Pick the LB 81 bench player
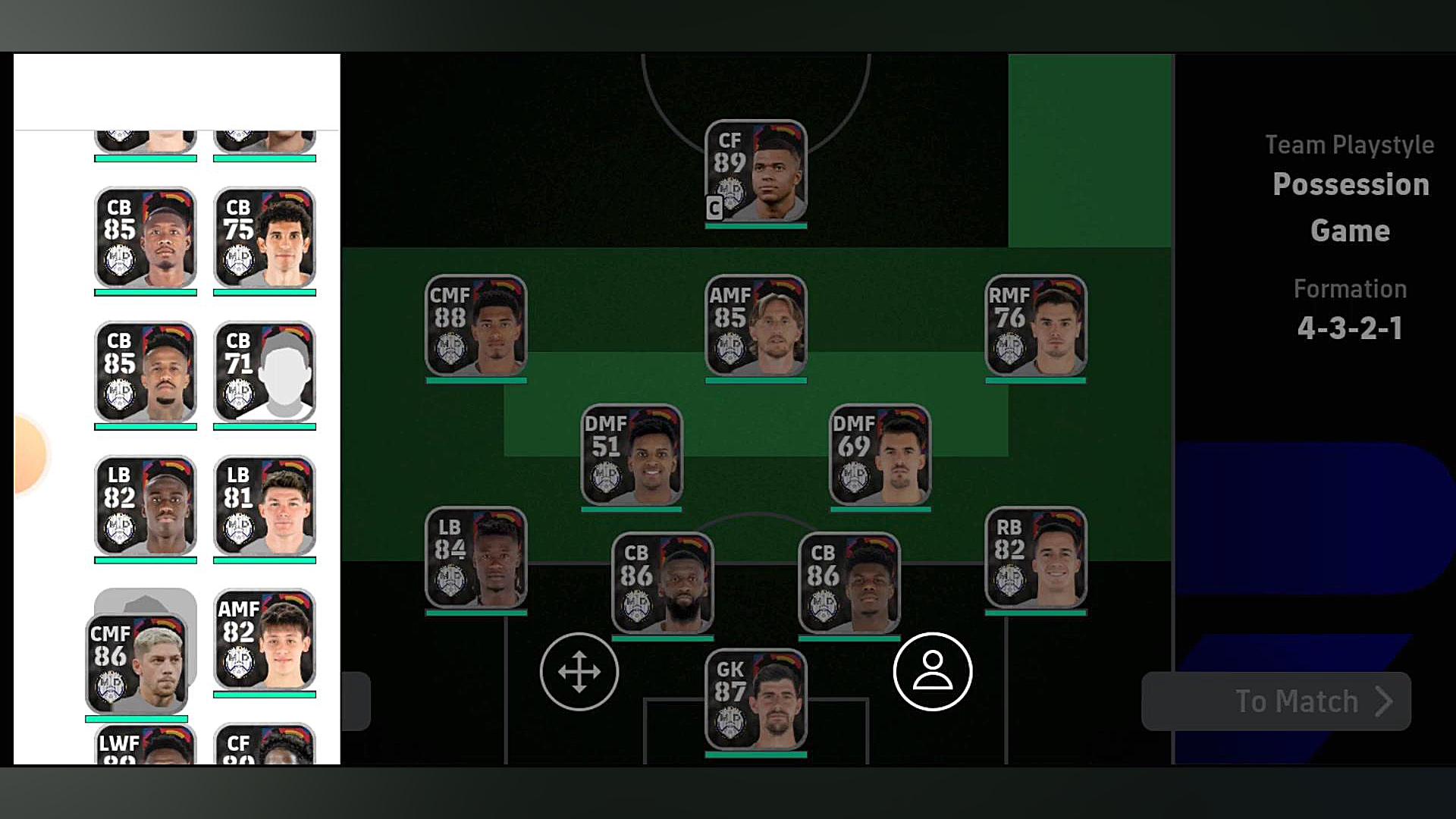Viewport: 1456px width, 819px height. coord(265,506)
